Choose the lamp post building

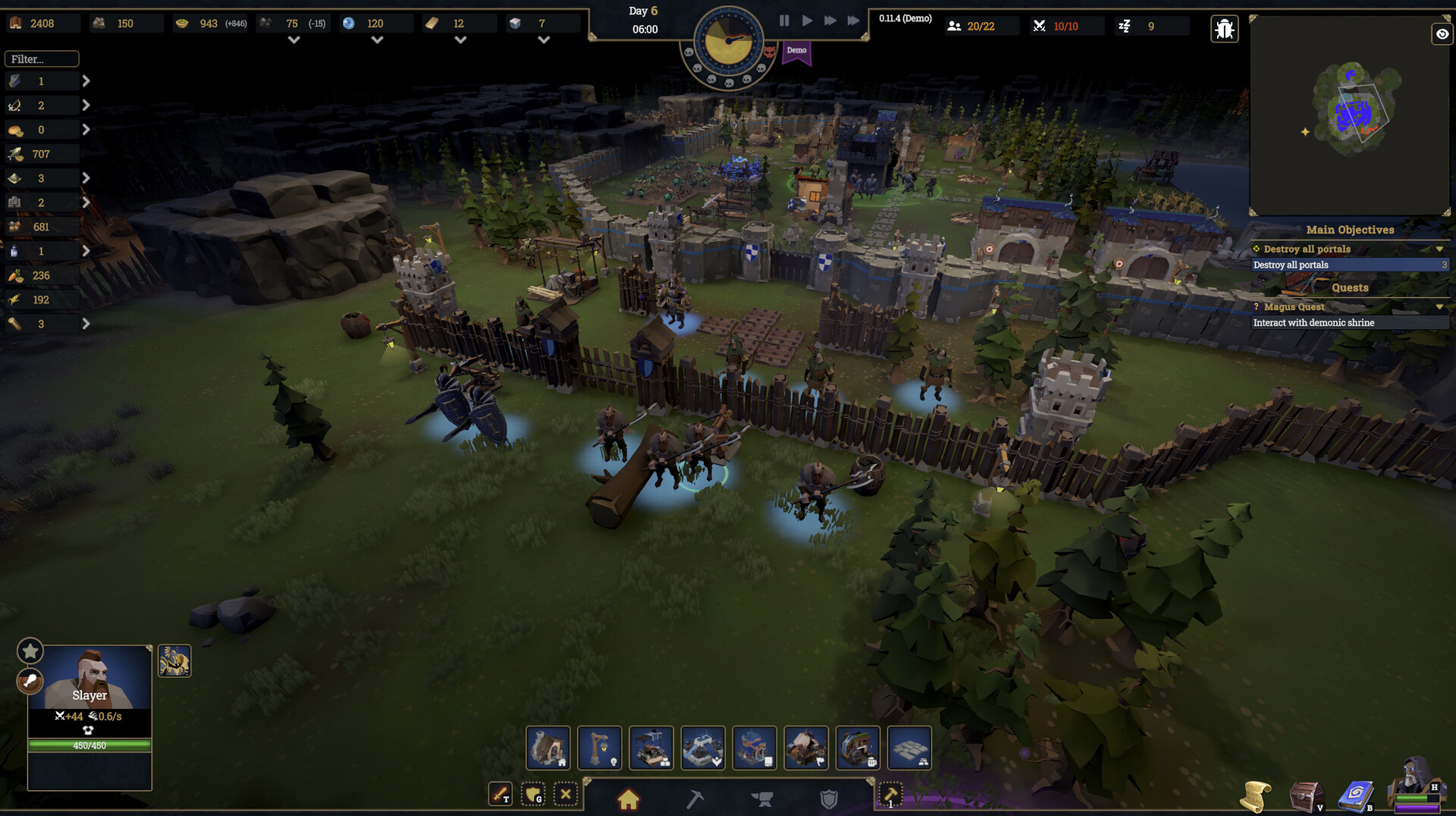[600, 748]
